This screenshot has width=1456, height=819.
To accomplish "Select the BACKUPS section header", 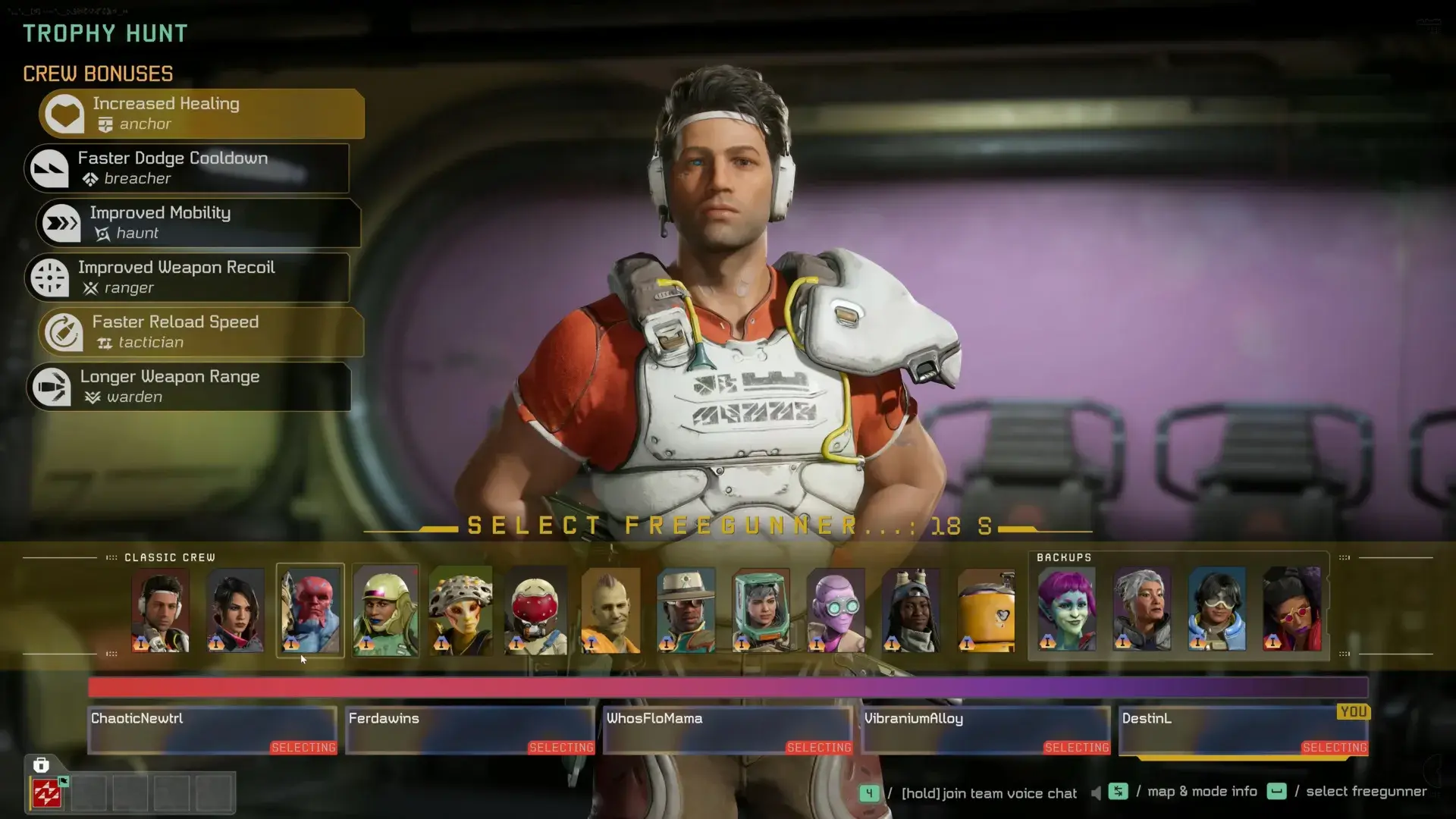I will point(1065,557).
